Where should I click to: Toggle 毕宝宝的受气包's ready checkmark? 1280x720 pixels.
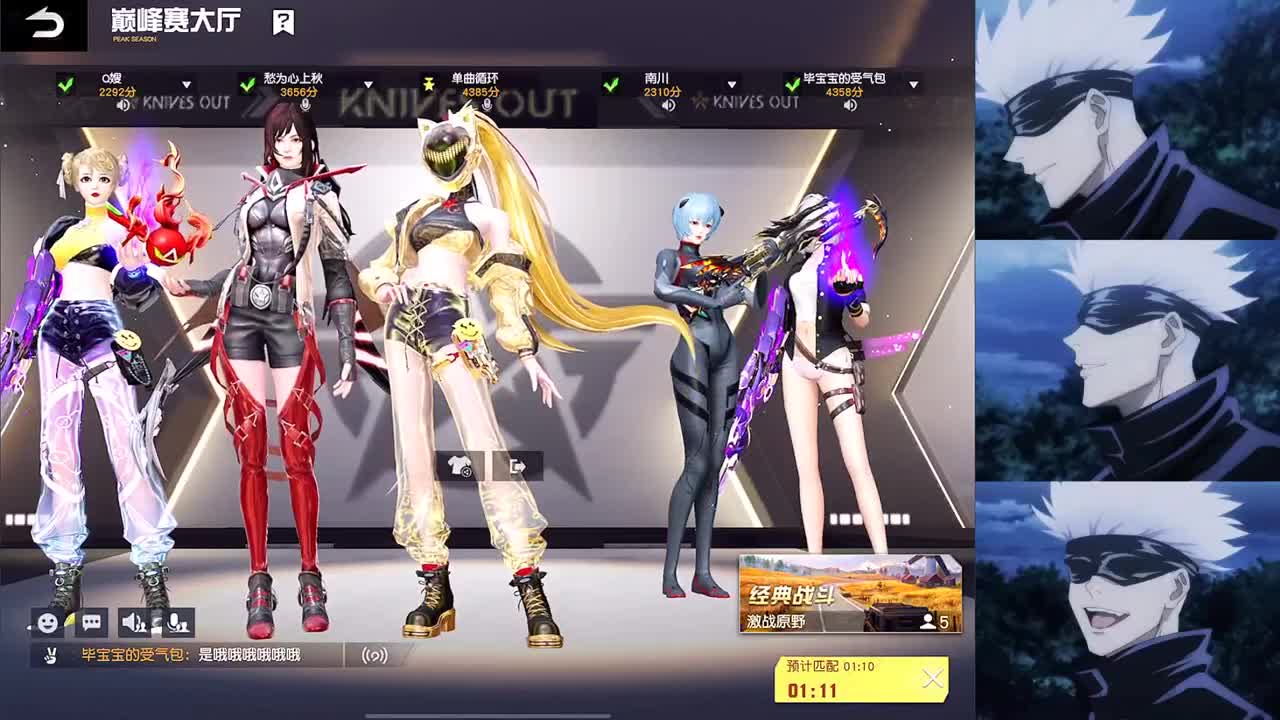(x=791, y=84)
